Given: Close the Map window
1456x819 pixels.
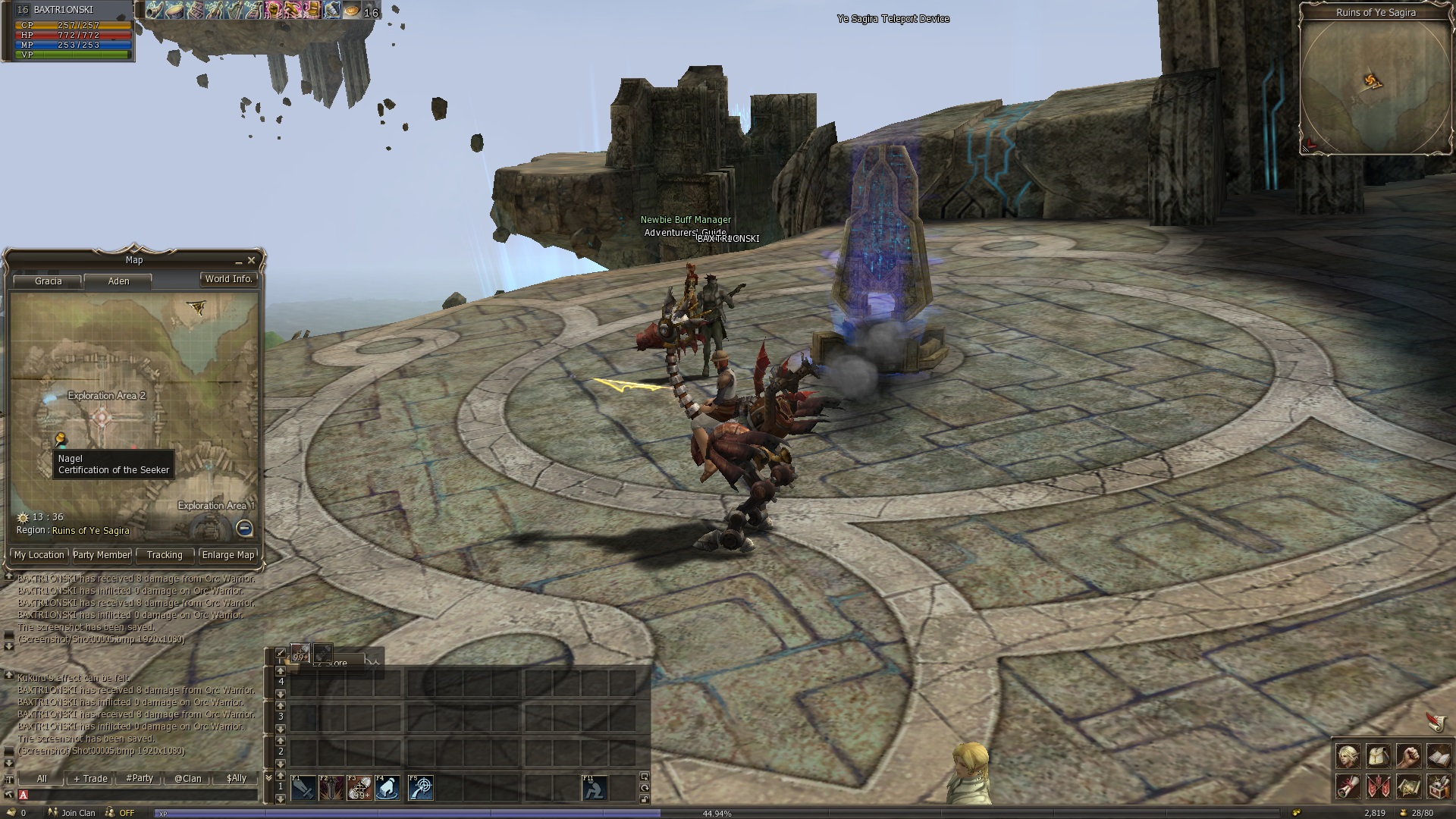Looking at the screenshot, I should click(252, 260).
